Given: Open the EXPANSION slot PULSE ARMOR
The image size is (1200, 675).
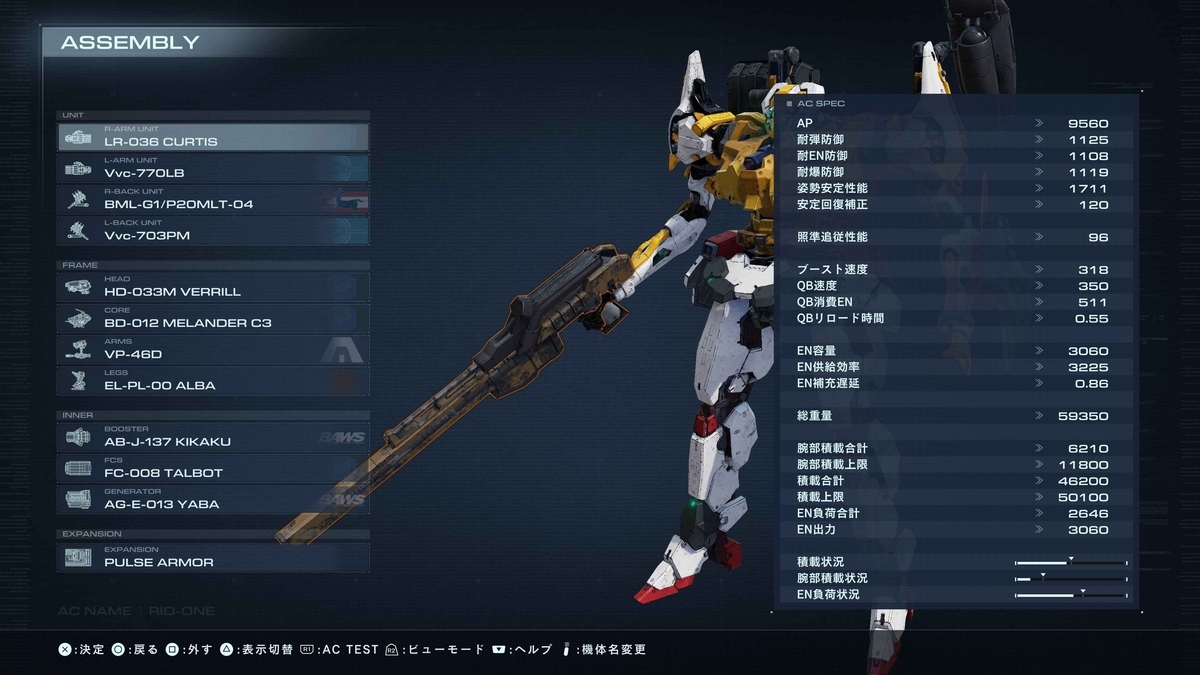Looking at the screenshot, I should [213, 557].
